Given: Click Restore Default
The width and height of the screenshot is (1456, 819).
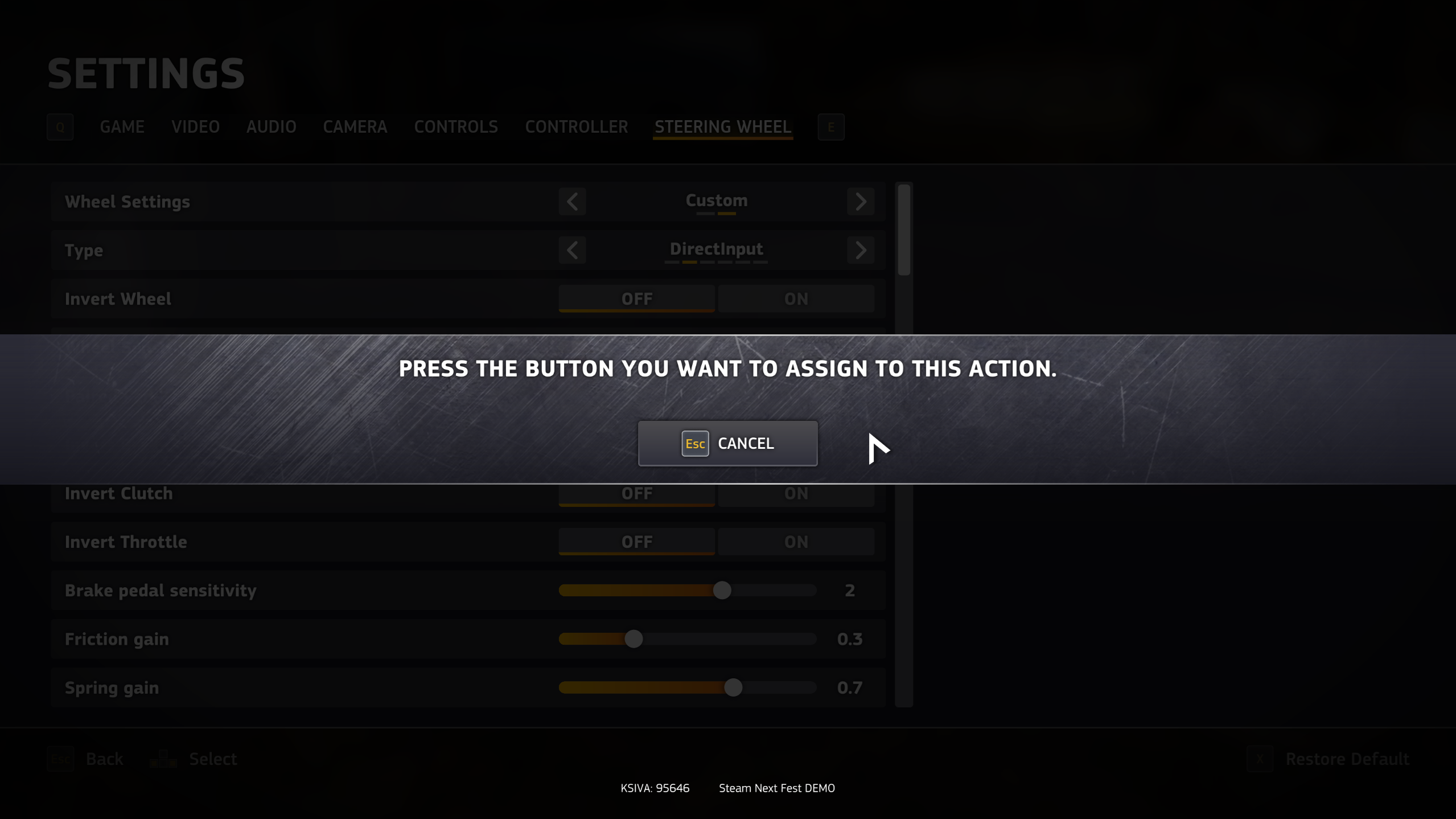Looking at the screenshot, I should click(x=1346, y=759).
